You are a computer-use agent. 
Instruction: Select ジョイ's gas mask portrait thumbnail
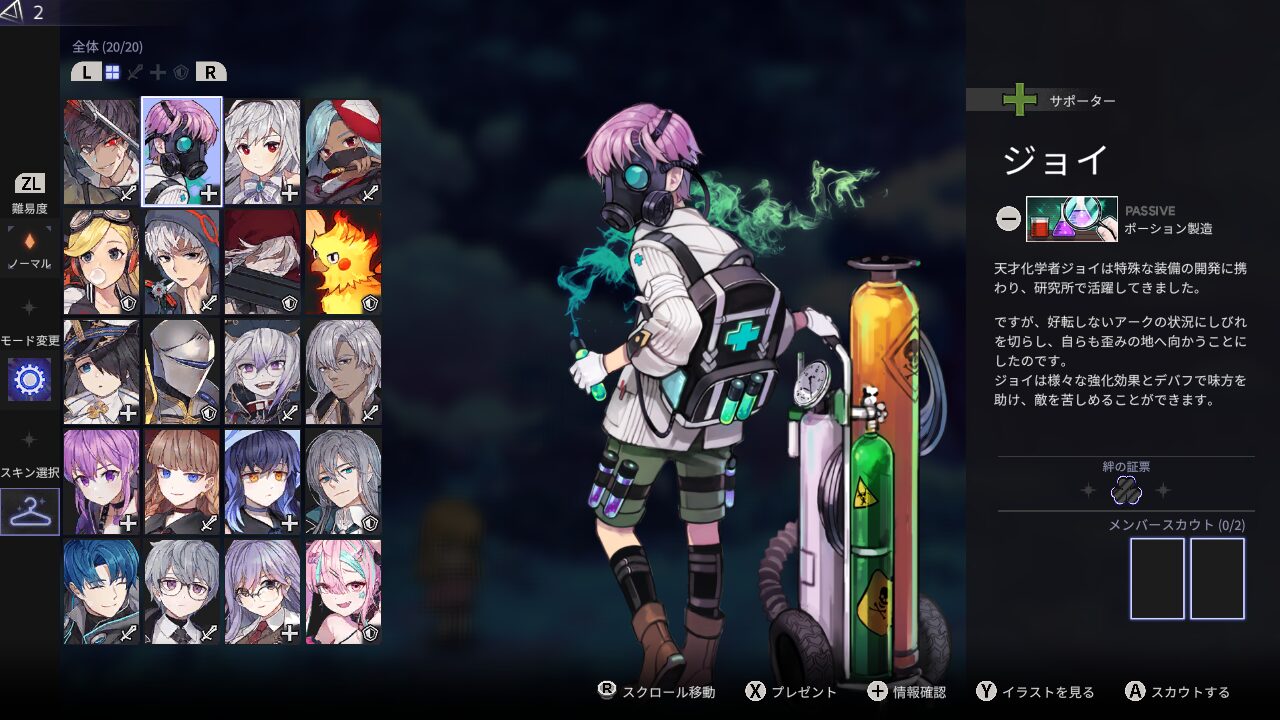pos(180,150)
